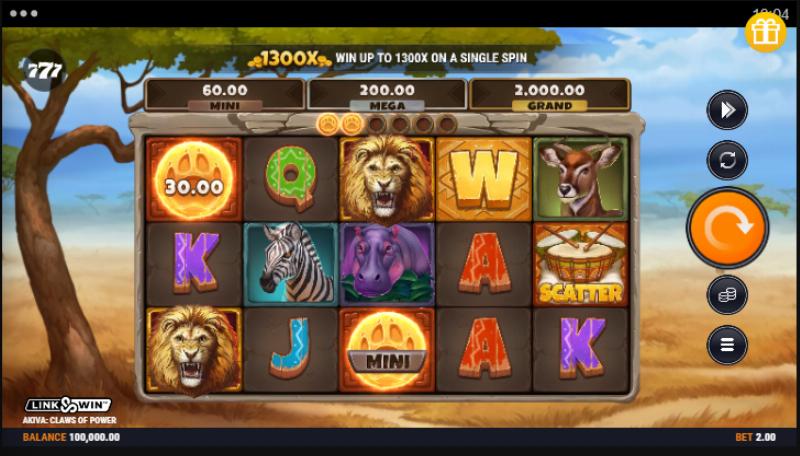Open the hamburger menu button

click(x=727, y=345)
